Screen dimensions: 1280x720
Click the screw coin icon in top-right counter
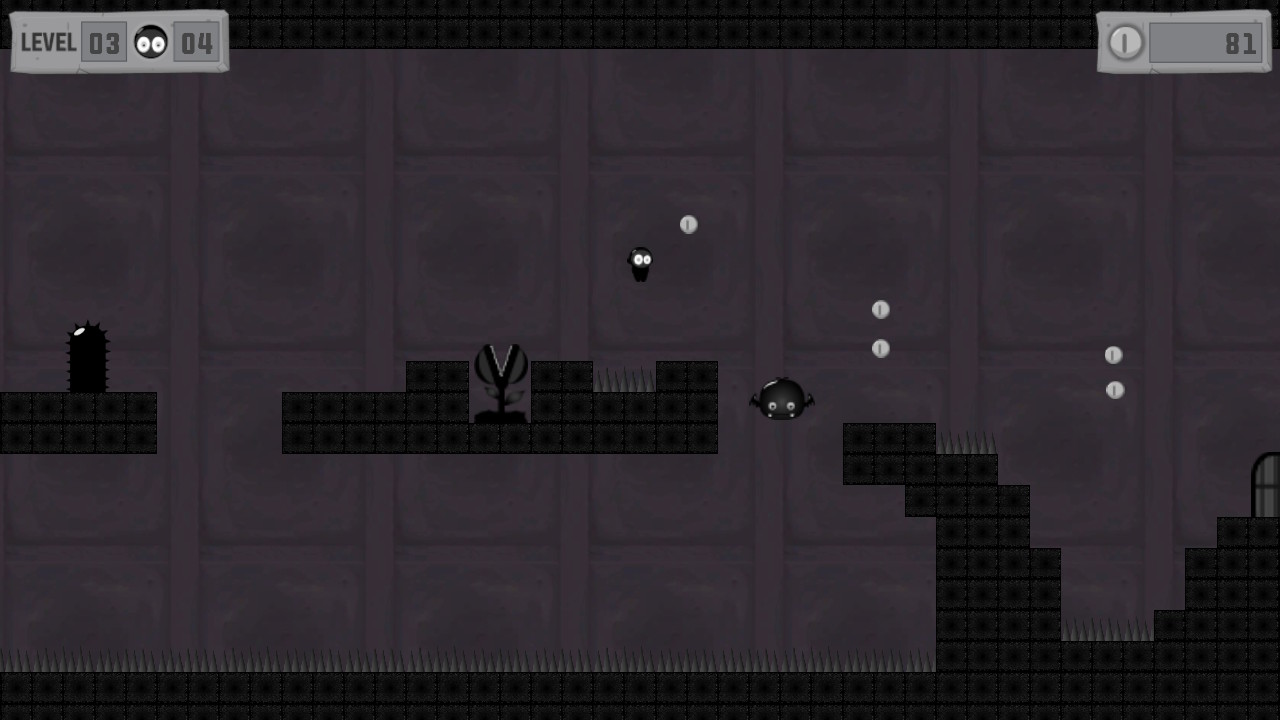[1125, 43]
